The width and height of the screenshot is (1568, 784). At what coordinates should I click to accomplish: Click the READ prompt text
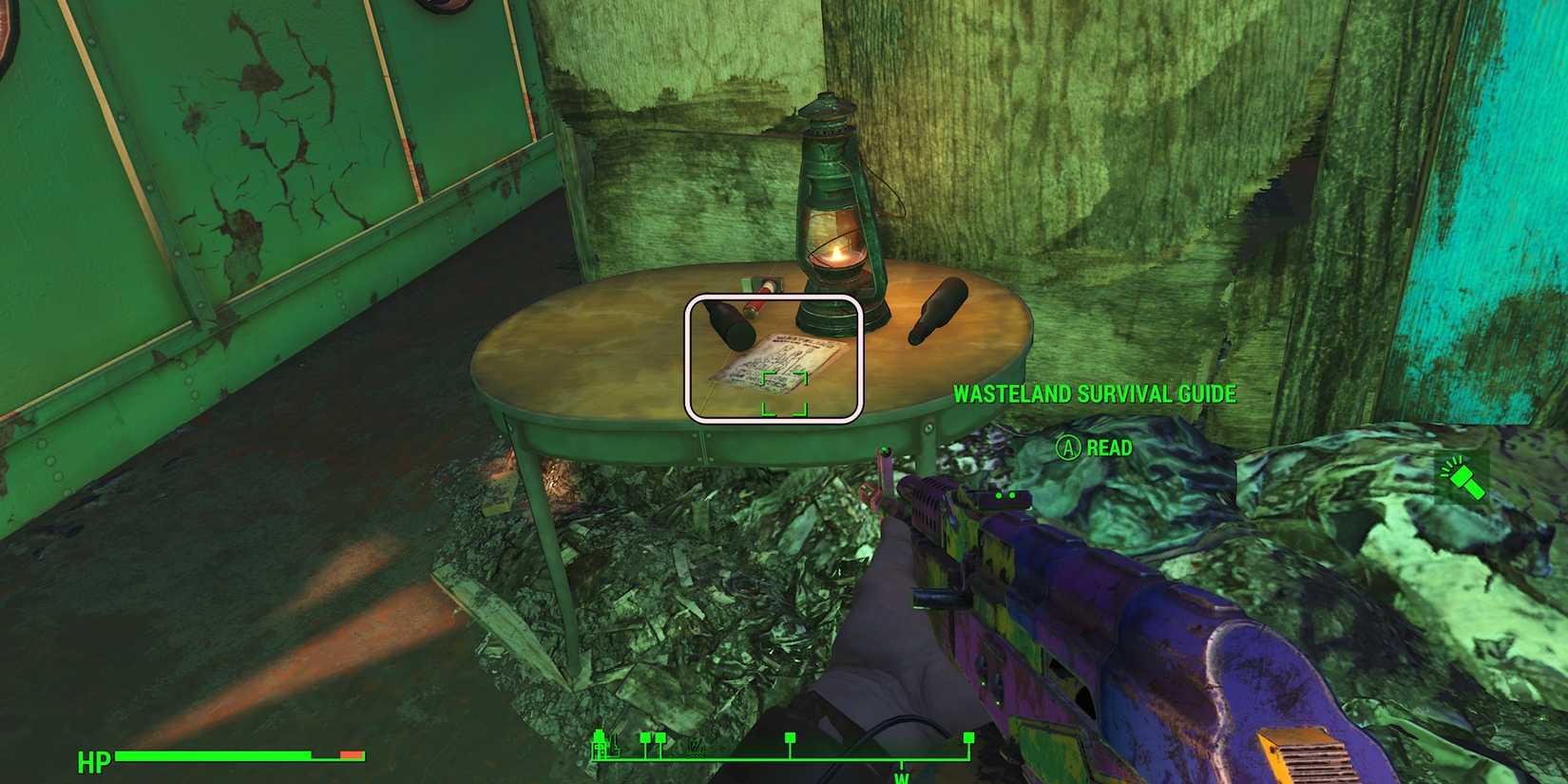(x=1111, y=448)
